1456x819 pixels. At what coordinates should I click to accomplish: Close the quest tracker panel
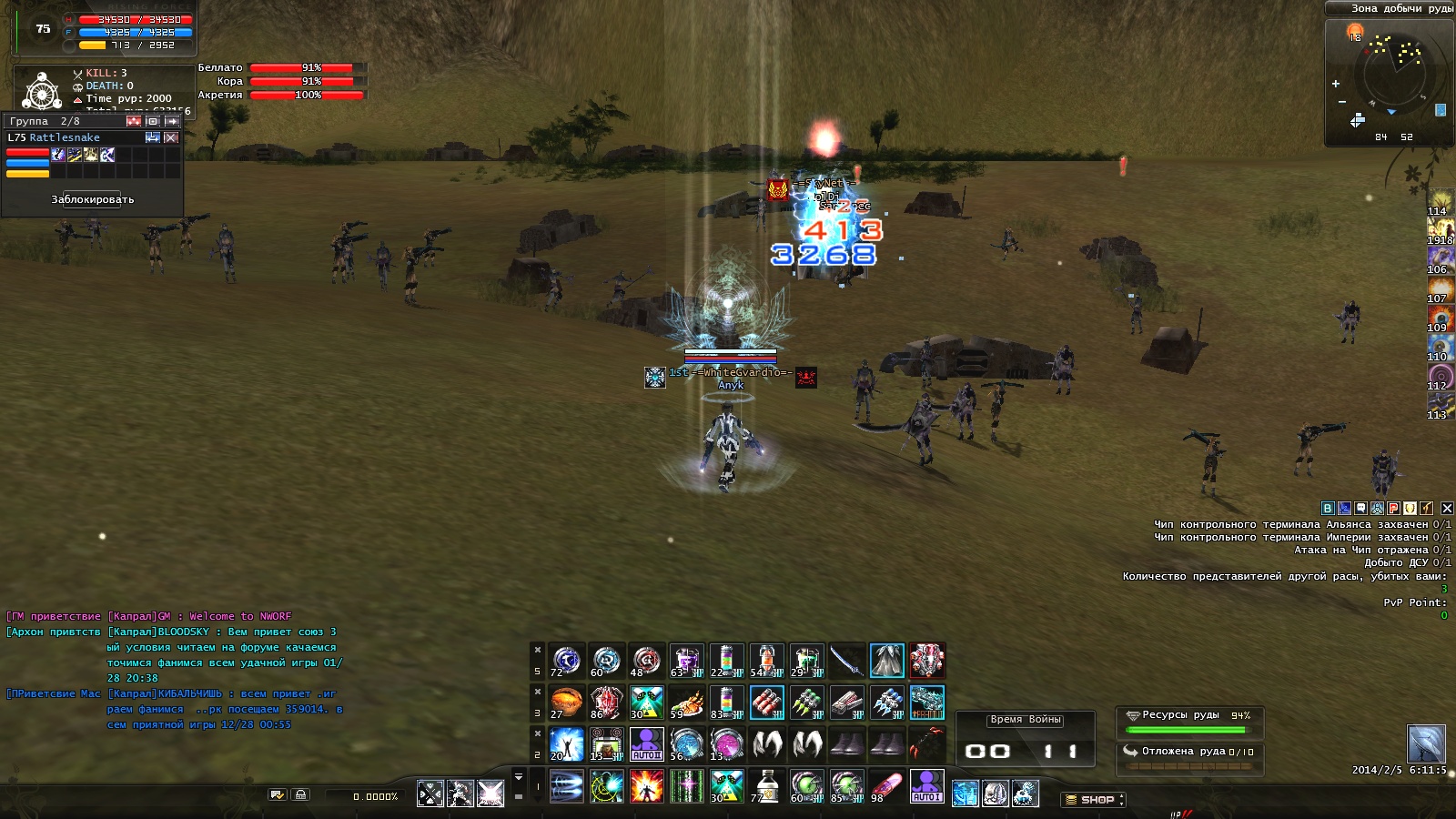pos(1447,509)
